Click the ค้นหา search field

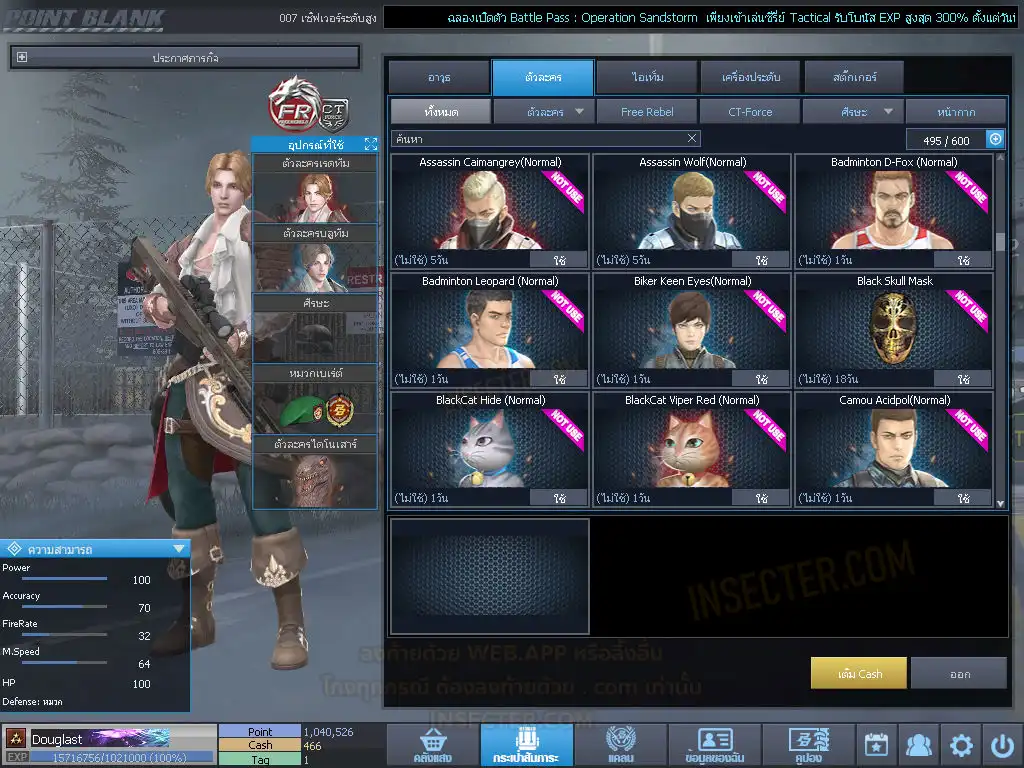540,139
